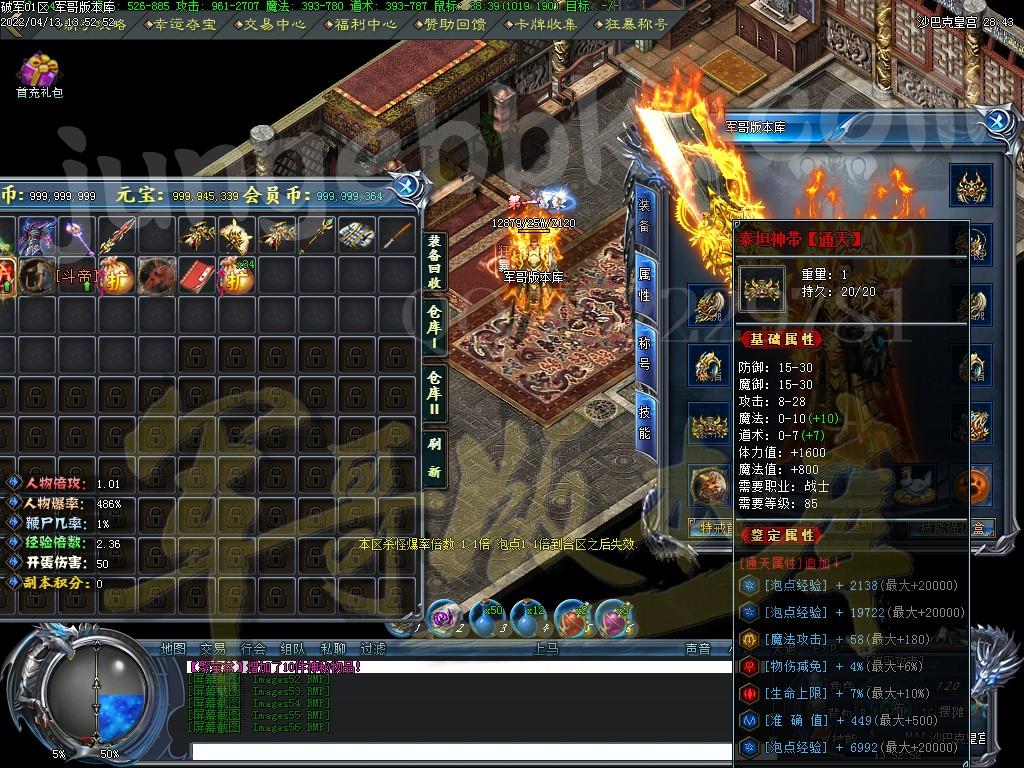Click the 刷新 refresh button

pos(434,455)
